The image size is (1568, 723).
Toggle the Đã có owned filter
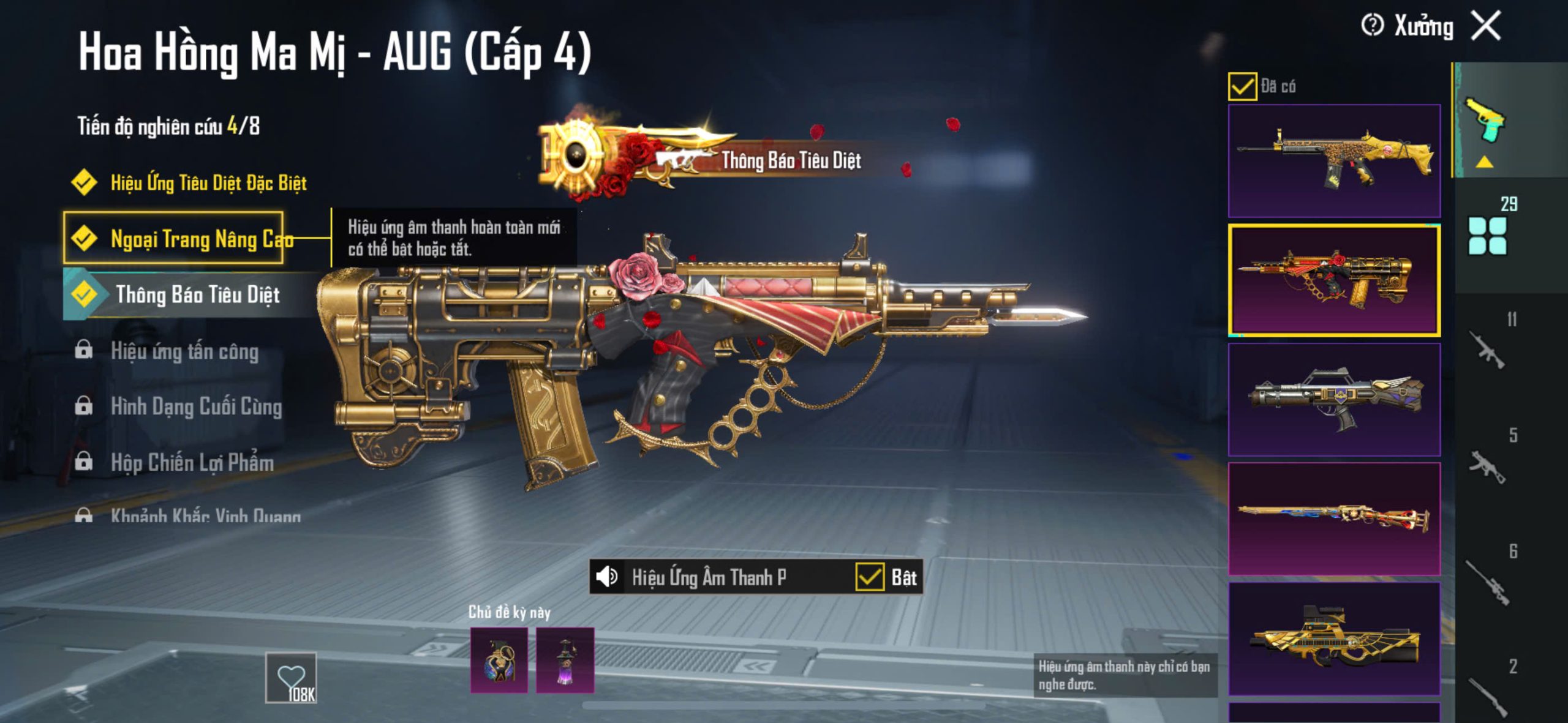tap(1242, 86)
